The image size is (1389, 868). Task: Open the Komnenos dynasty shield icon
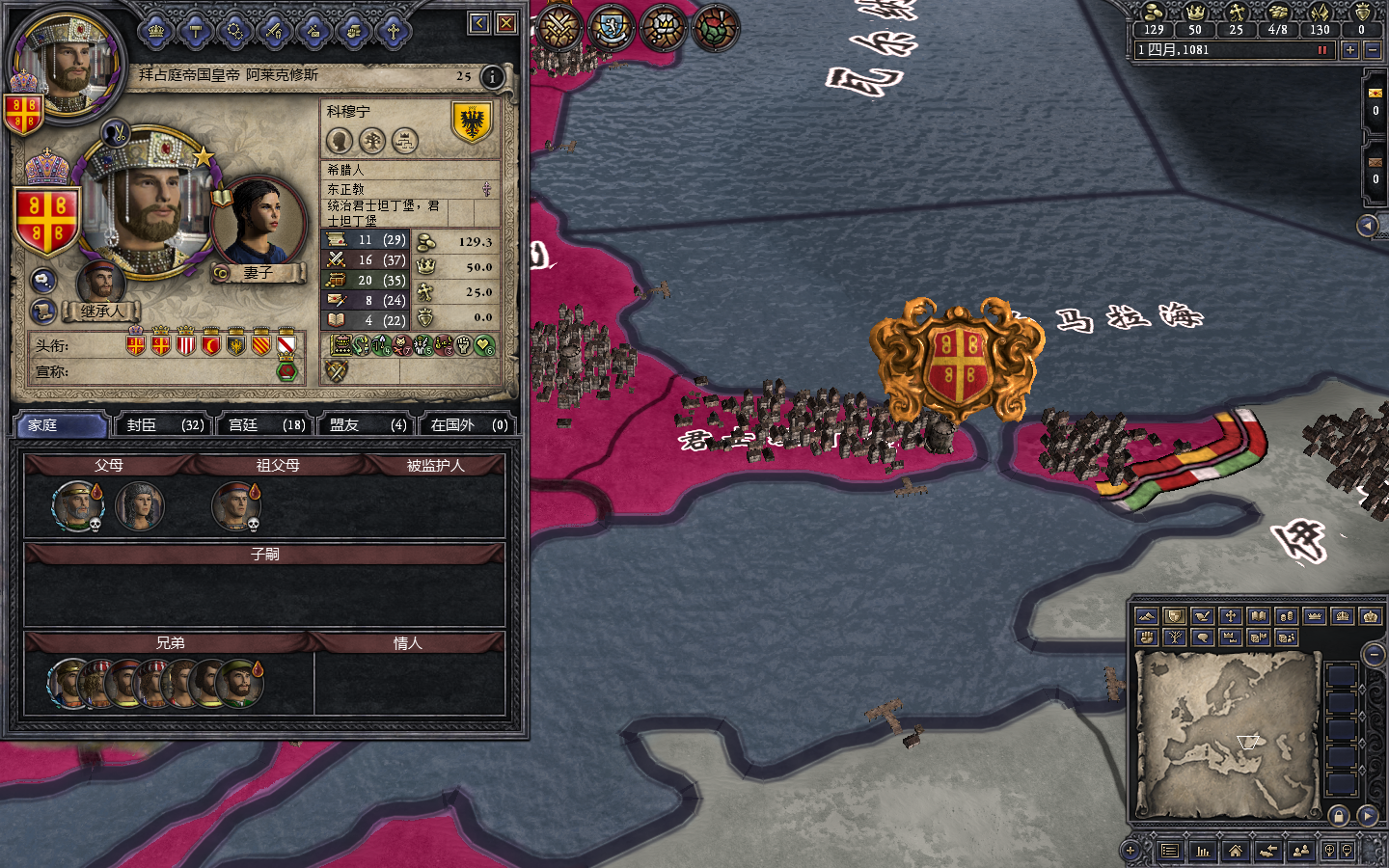472,122
